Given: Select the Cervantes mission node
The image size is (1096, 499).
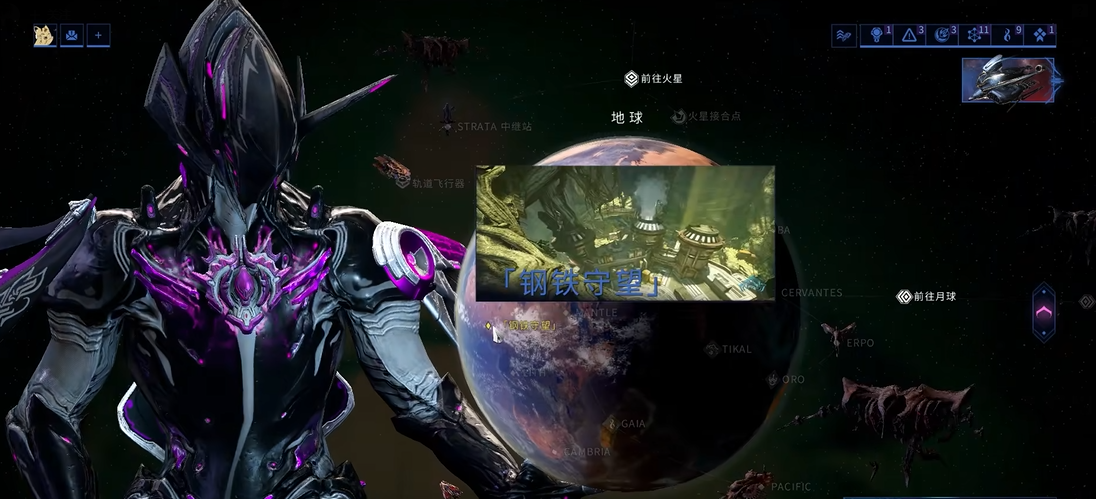Looking at the screenshot, I should (x=810, y=293).
